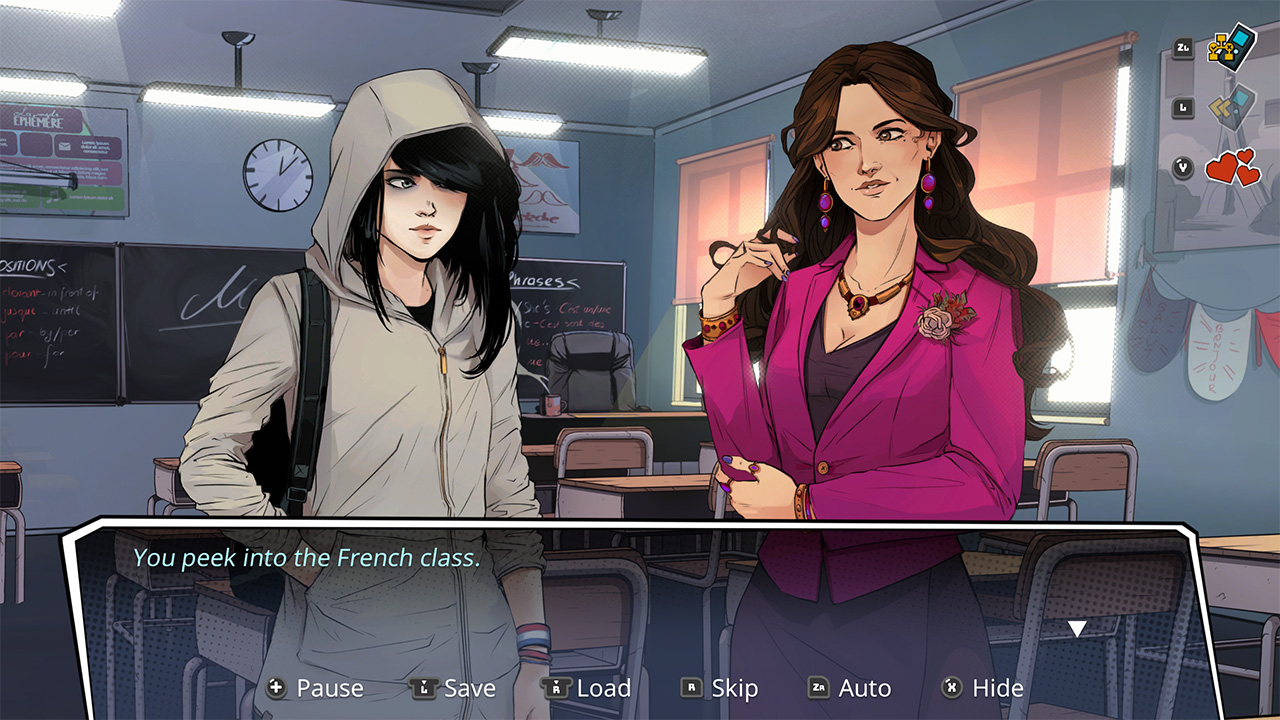Click Save to store your progress
The height and width of the screenshot is (720, 1280).
pyautogui.click(x=470, y=688)
